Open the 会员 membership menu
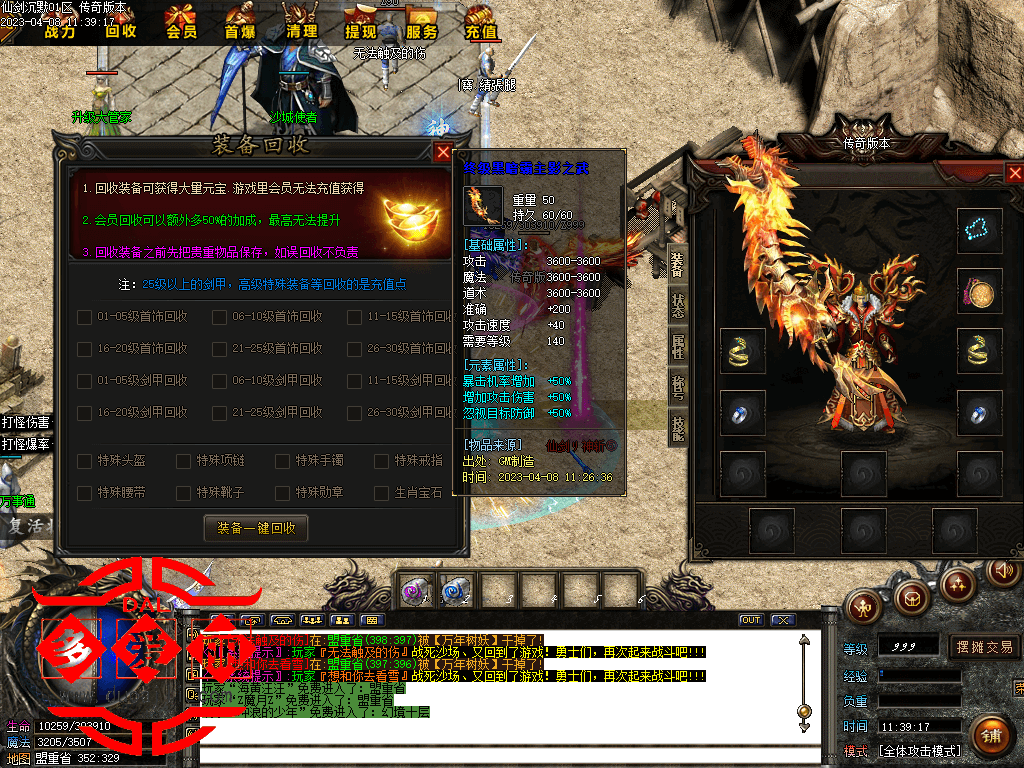 [x=181, y=22]
